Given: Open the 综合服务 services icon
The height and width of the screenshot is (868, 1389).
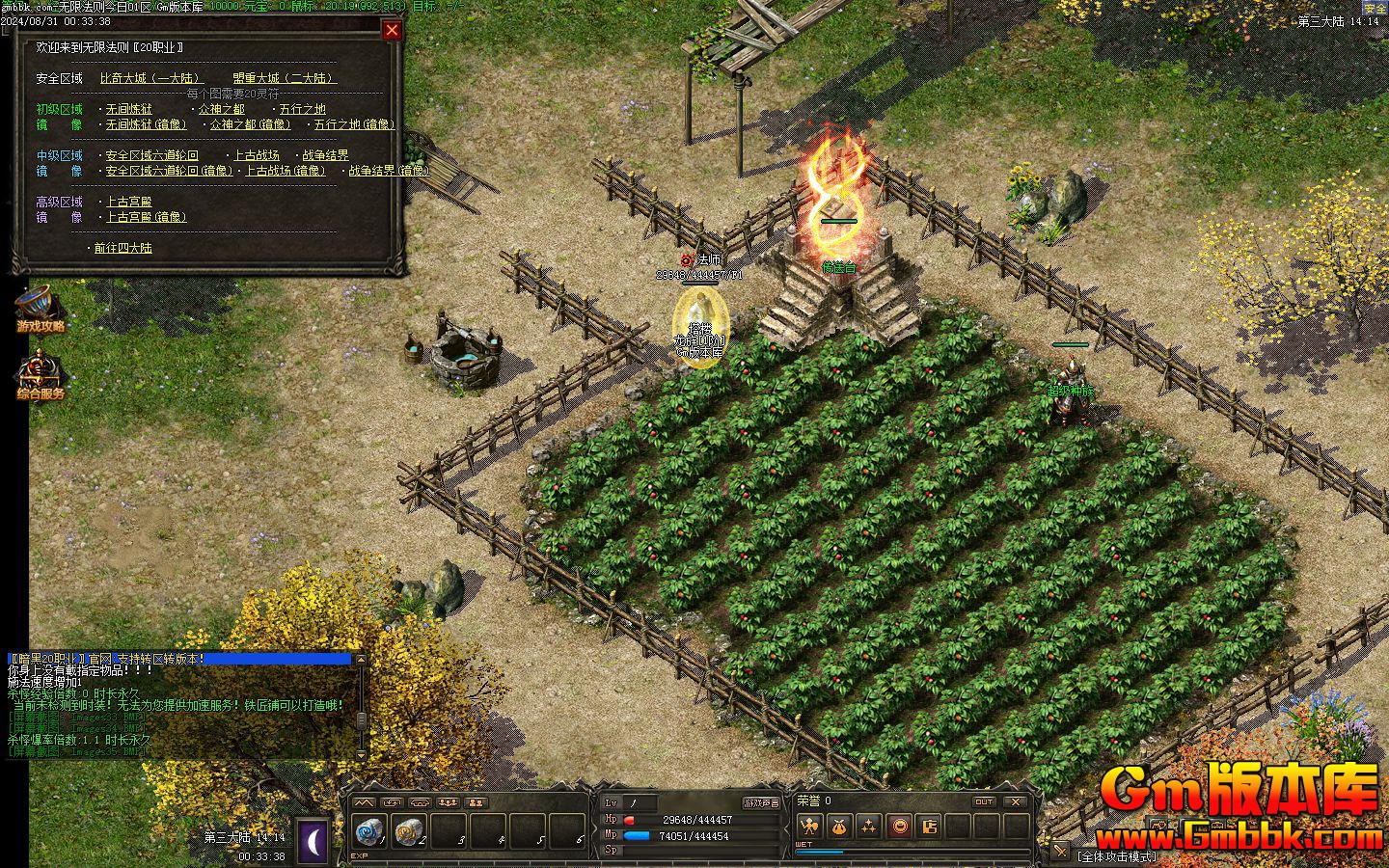Looking at the screenshot, I should [39, 375].
